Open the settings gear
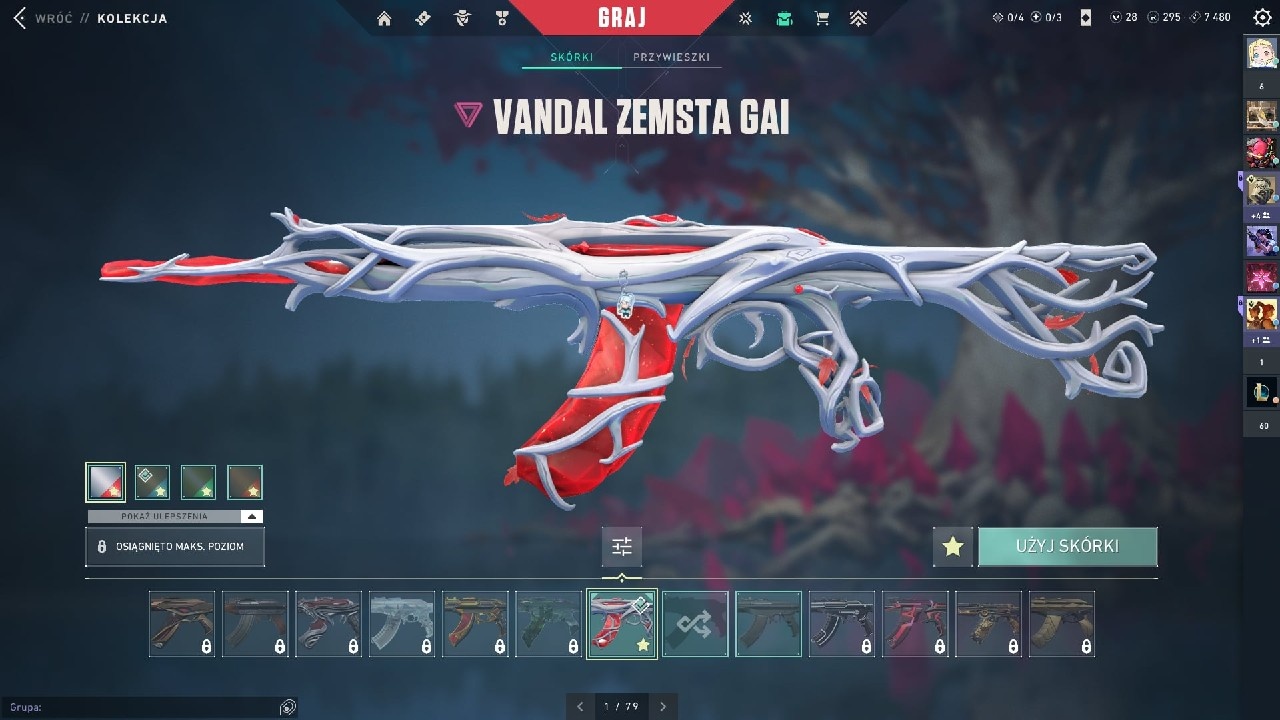This screenshot has width=1280, height=720. (1262, 18)
